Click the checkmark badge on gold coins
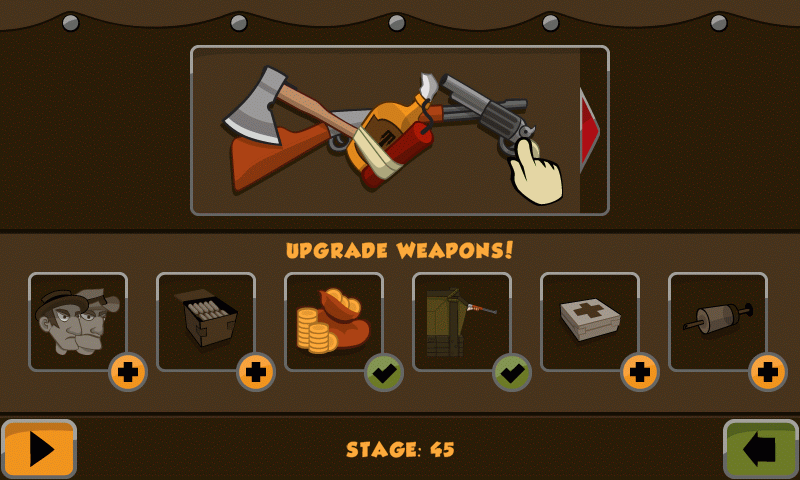 click(x=384, y=372)
